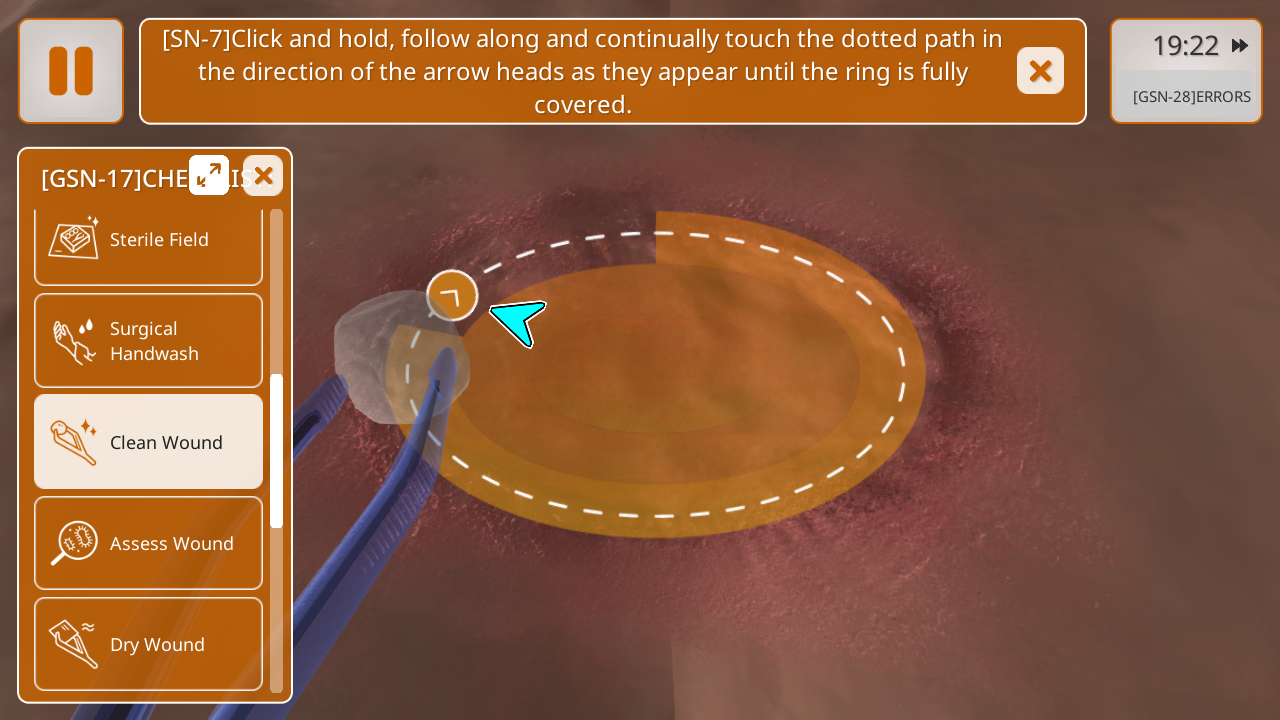Screen dimensions: 1280x720
Task: Fast-forward the timer
Action: (1240, 46)
